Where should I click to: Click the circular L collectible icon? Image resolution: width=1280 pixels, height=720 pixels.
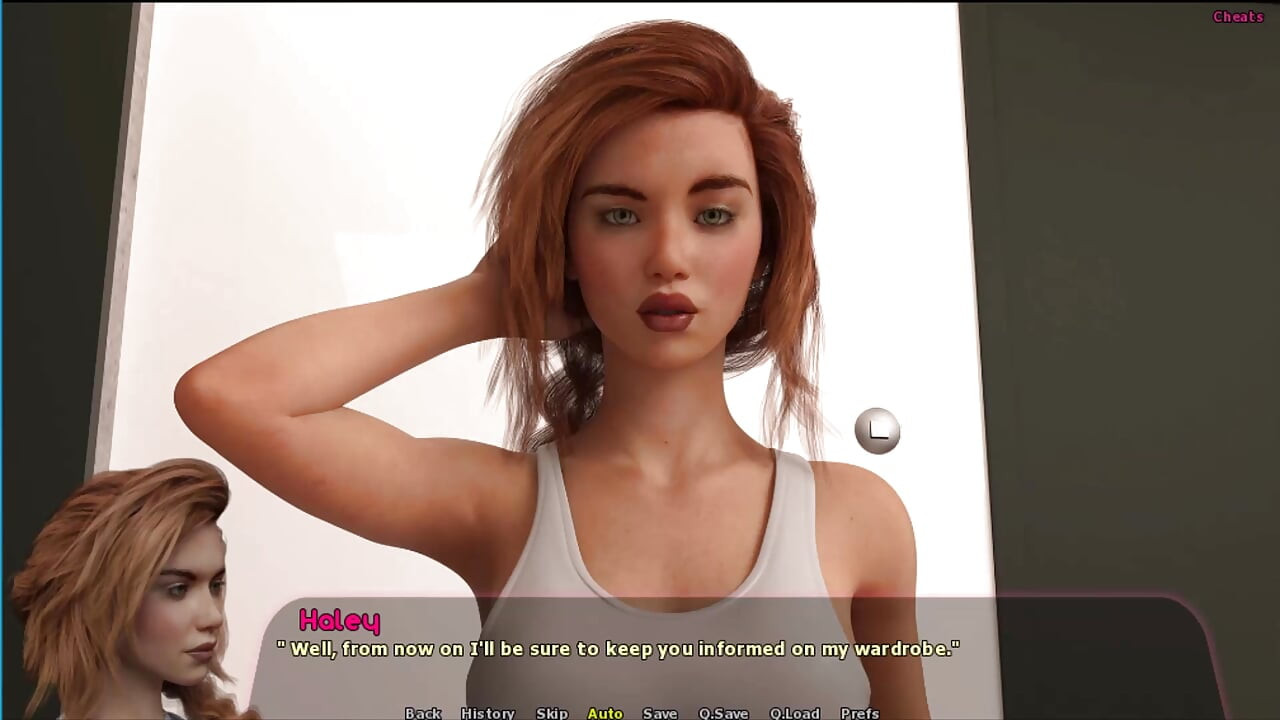[877, 430]
